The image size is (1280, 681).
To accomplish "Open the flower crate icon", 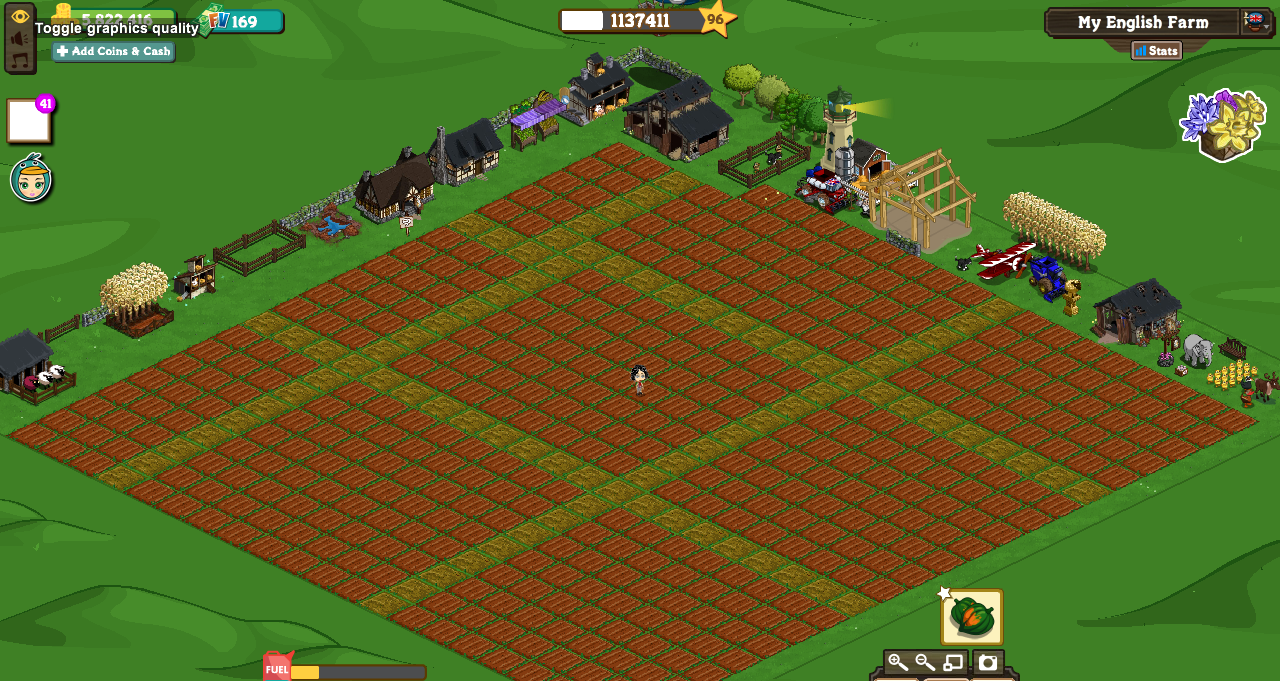I will pos(1223,124).
